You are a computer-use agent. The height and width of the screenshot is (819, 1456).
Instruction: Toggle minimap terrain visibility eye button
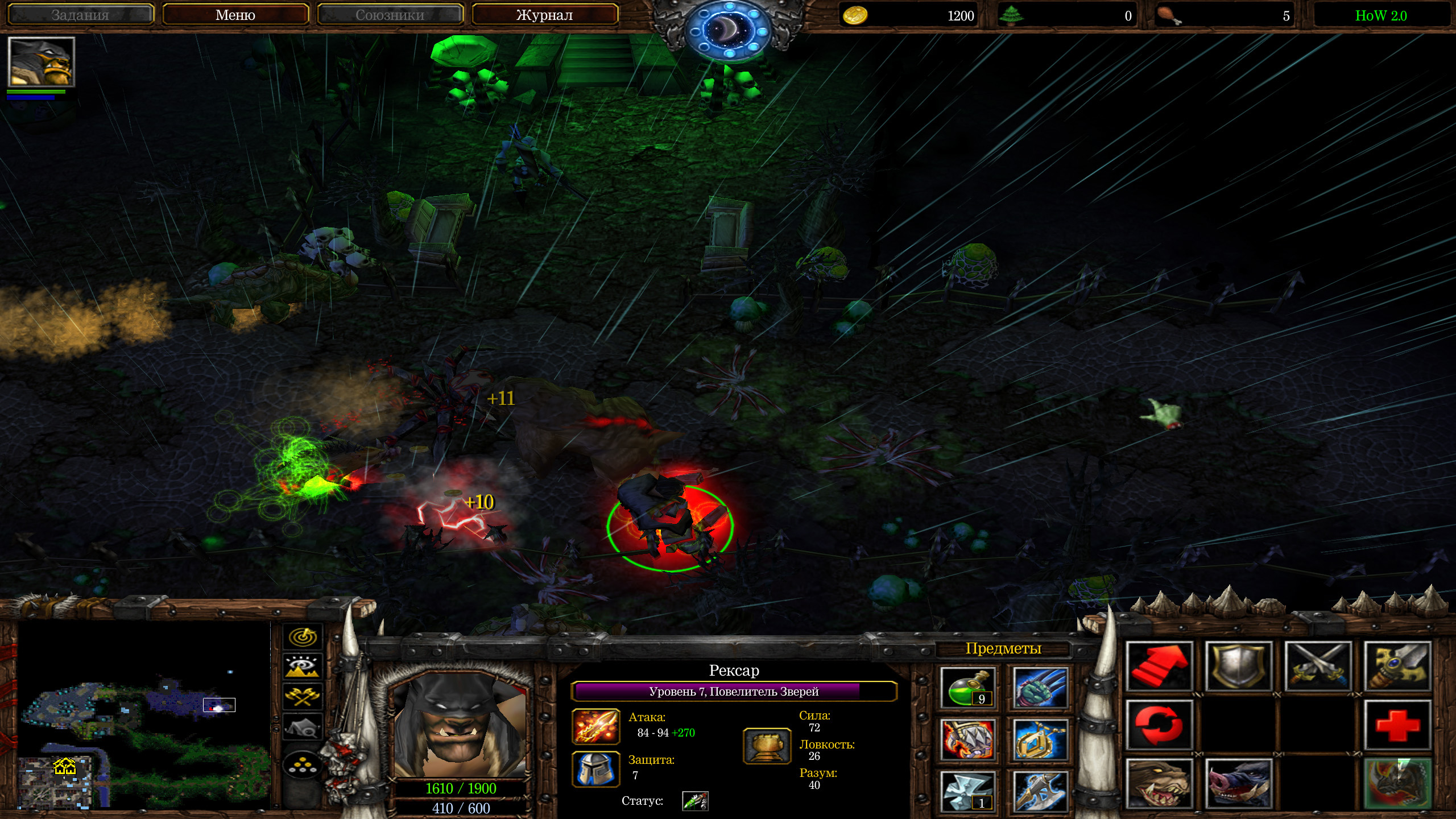(x=303, y=666)
